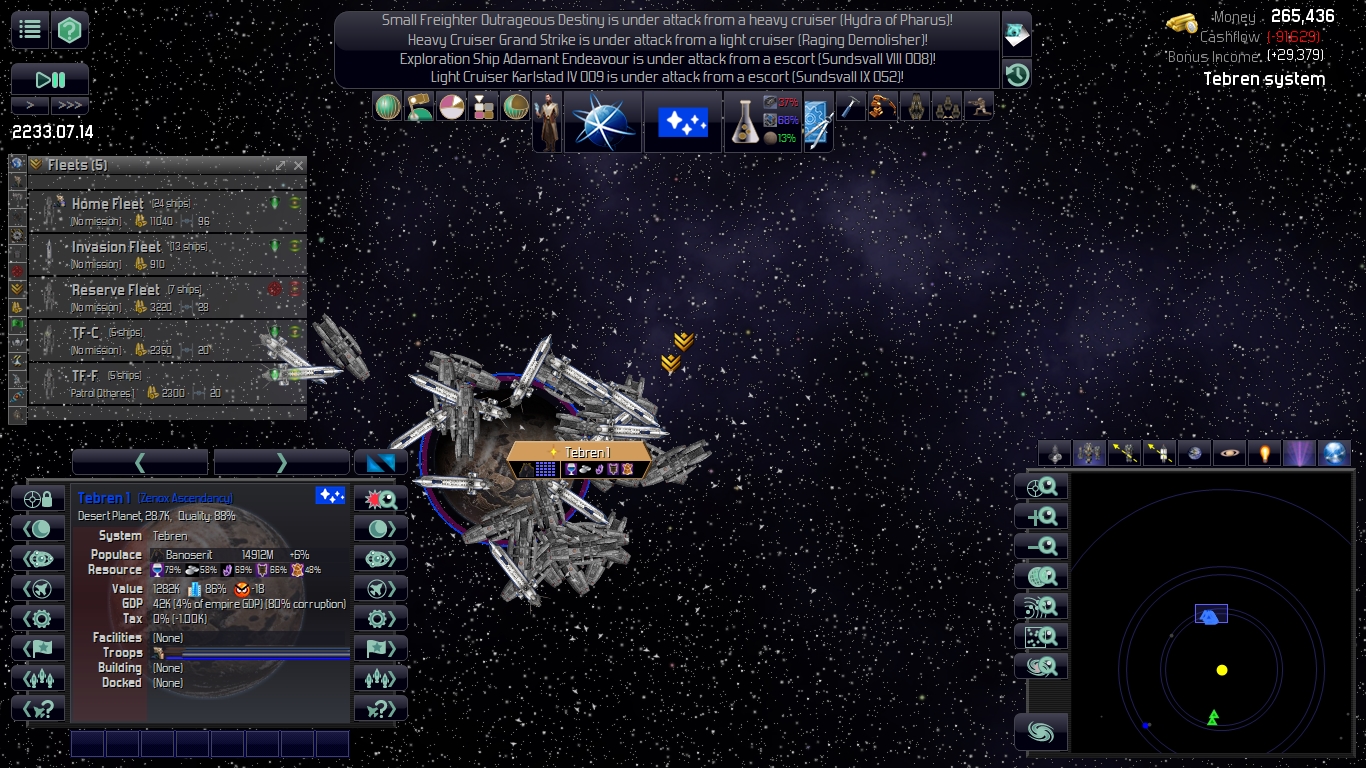
Task: Open the galaxy map spiral button
Action: 1041,732
